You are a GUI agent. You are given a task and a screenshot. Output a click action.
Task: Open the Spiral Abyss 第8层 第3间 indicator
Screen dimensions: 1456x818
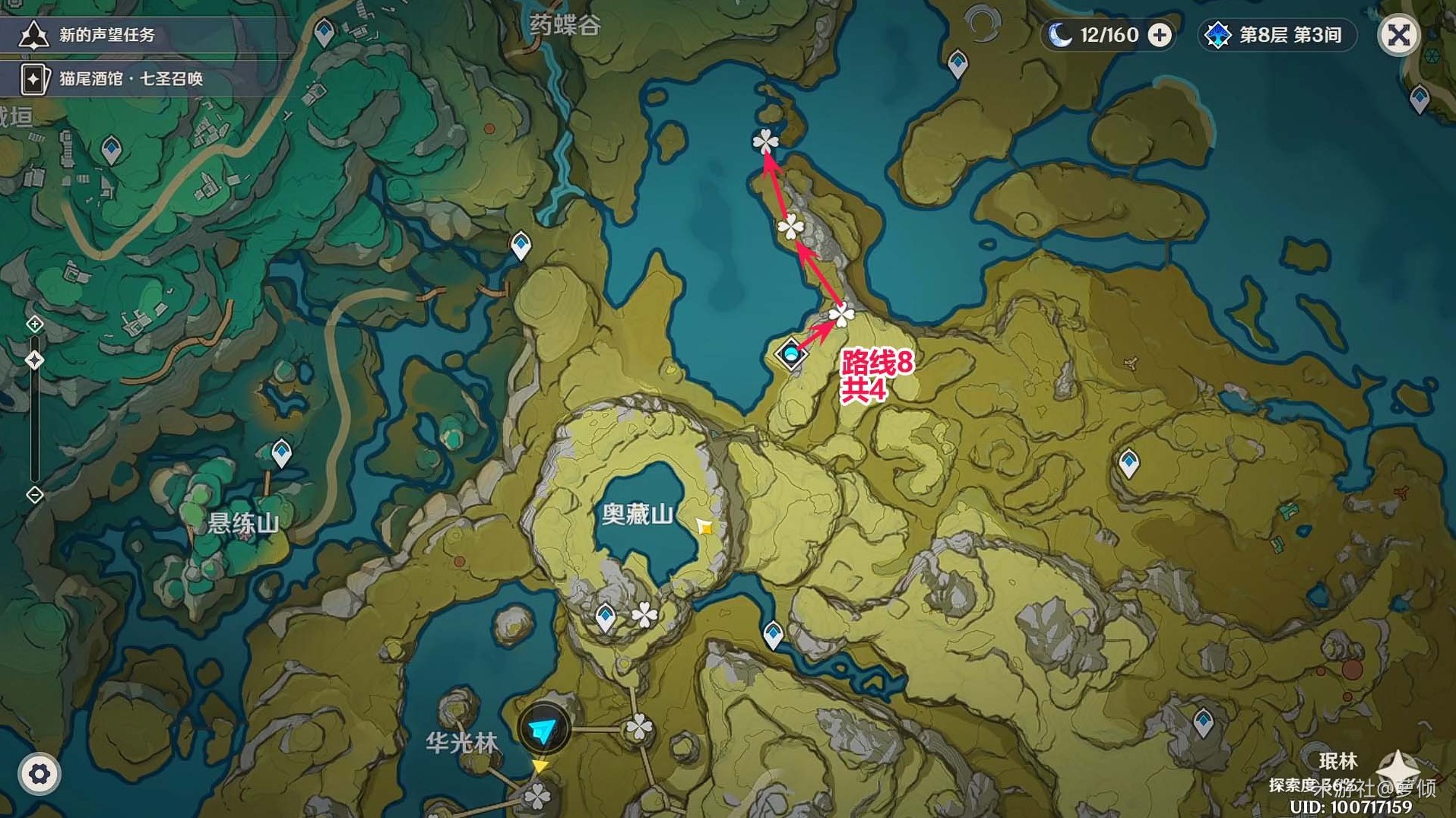click(x=1278, y=35)
